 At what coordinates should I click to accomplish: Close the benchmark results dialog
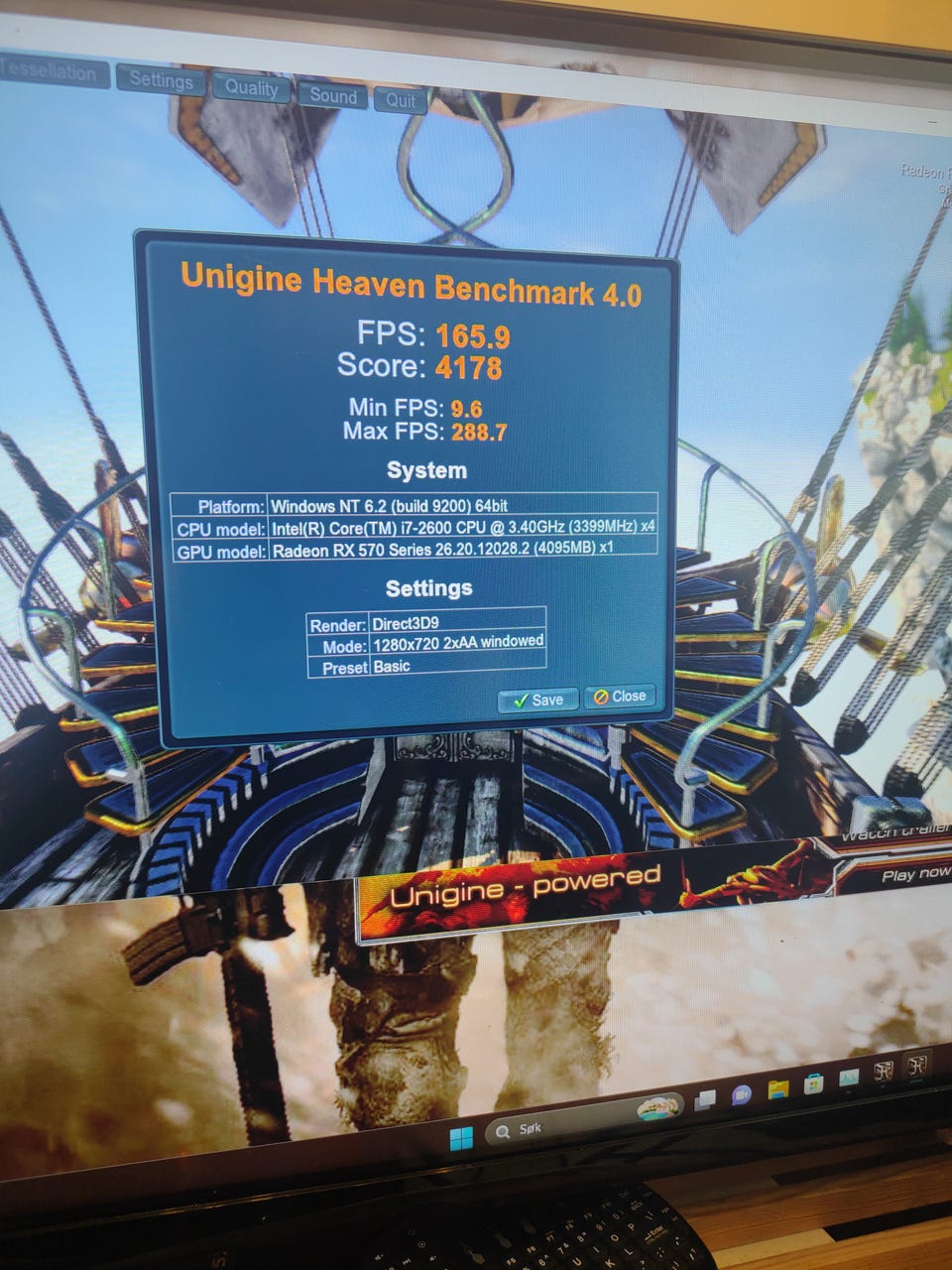[620, 697]
